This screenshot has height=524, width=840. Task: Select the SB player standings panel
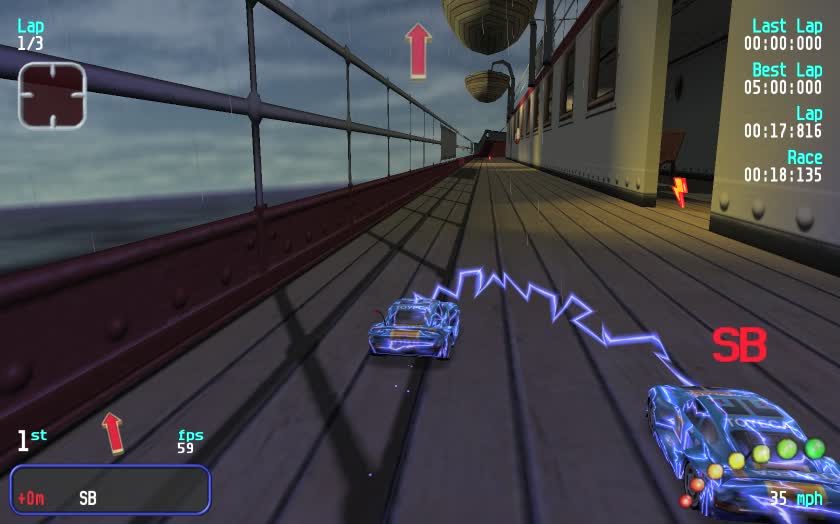tap(110, 489)
